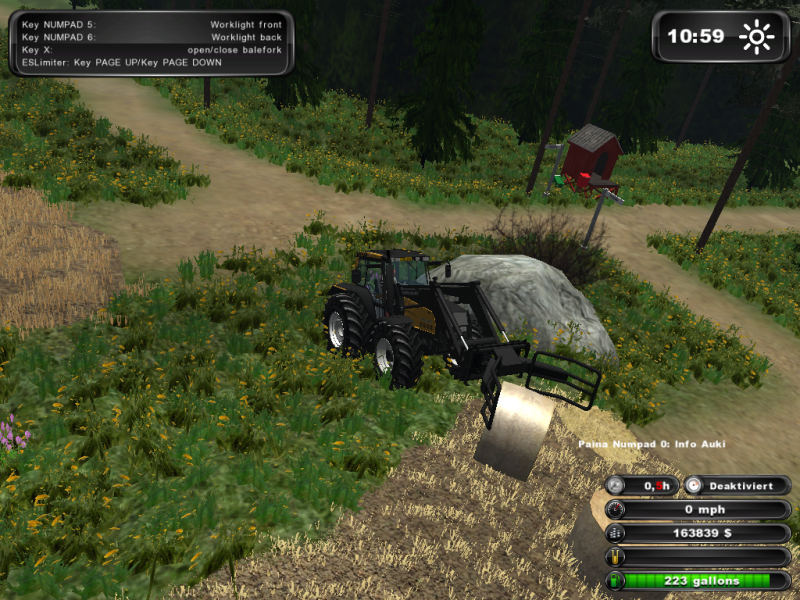The height and width of the screenshot is (600, 800).
Task: Select the coin stack money icon
Action: [617, 533]
